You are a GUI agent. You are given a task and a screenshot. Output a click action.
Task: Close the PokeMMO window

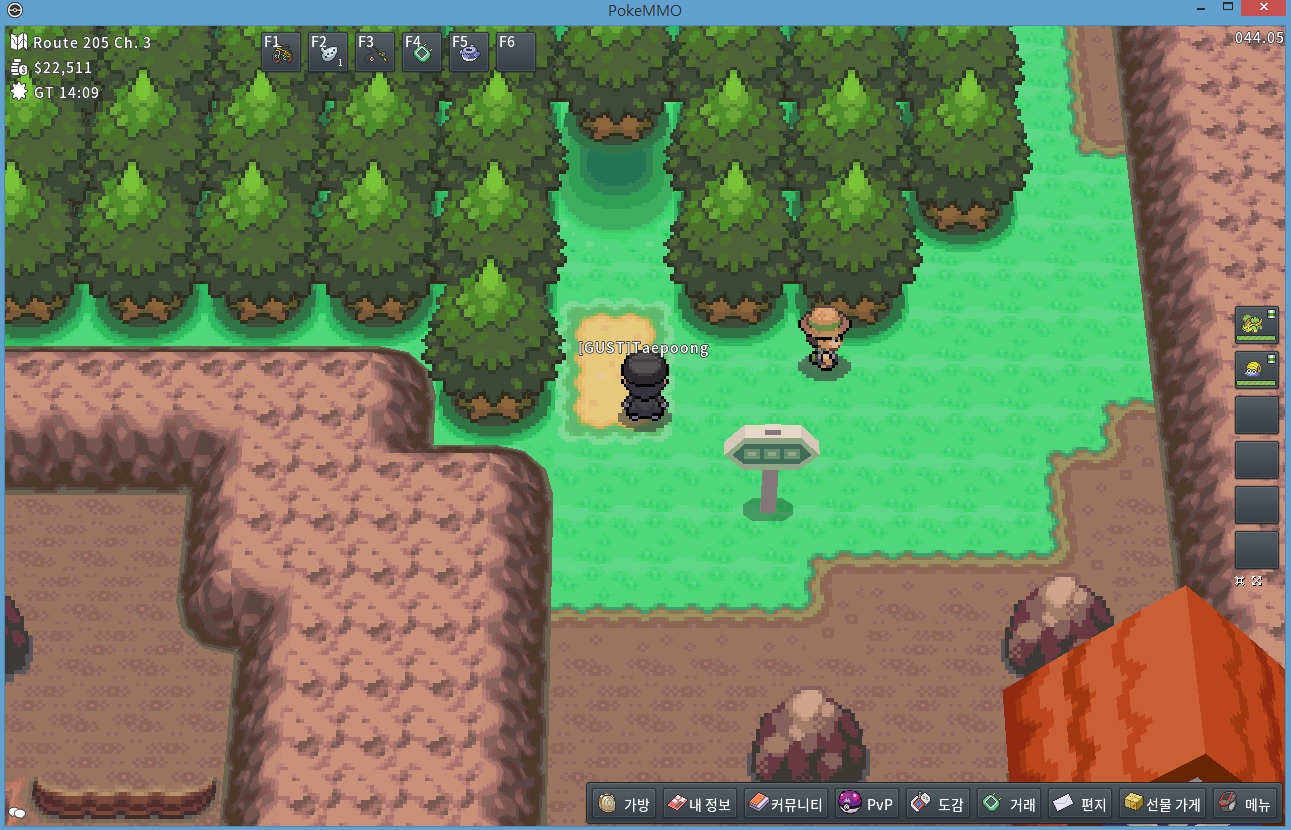1263,9
